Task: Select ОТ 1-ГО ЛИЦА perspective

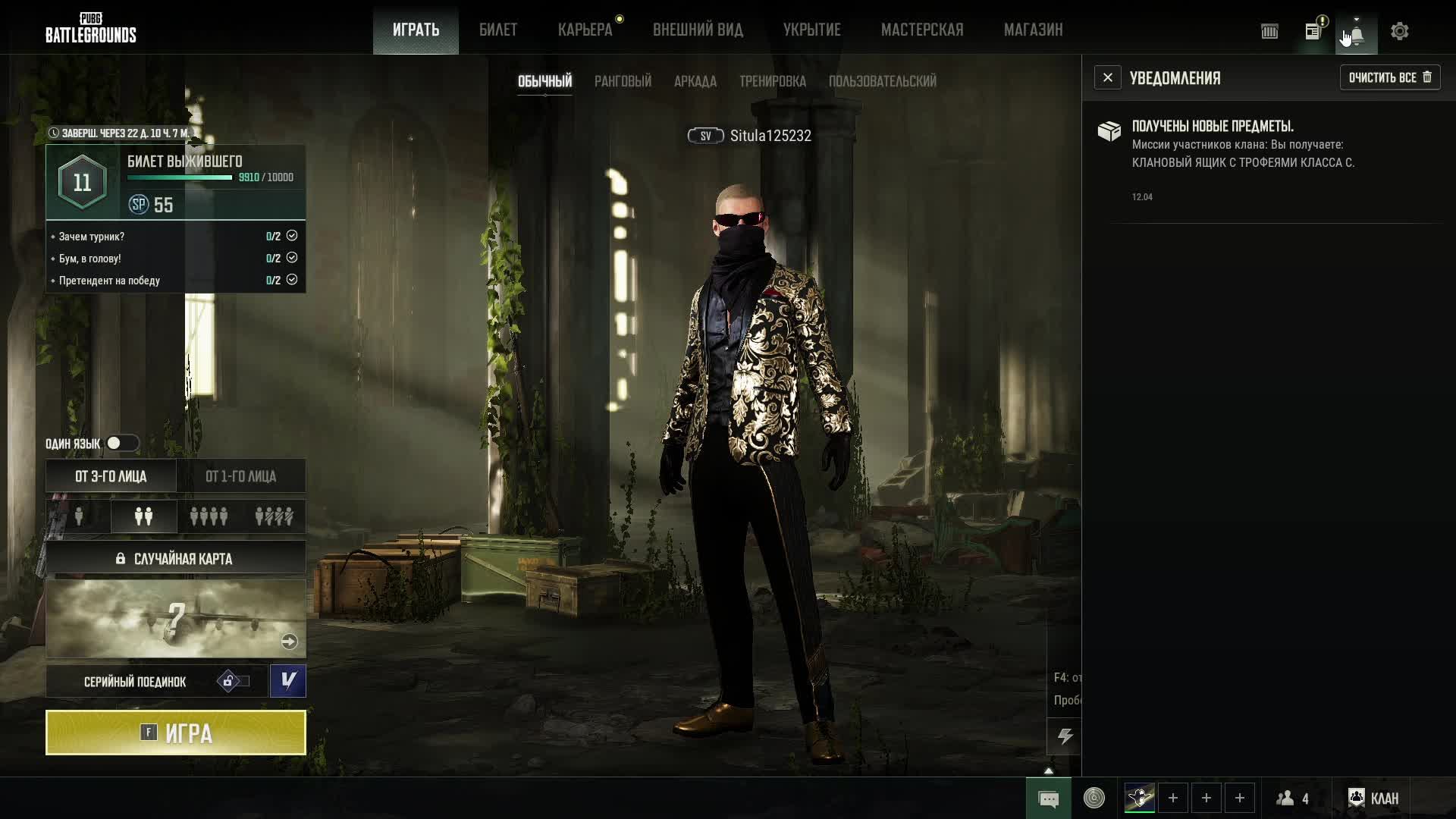Action: 240,476
